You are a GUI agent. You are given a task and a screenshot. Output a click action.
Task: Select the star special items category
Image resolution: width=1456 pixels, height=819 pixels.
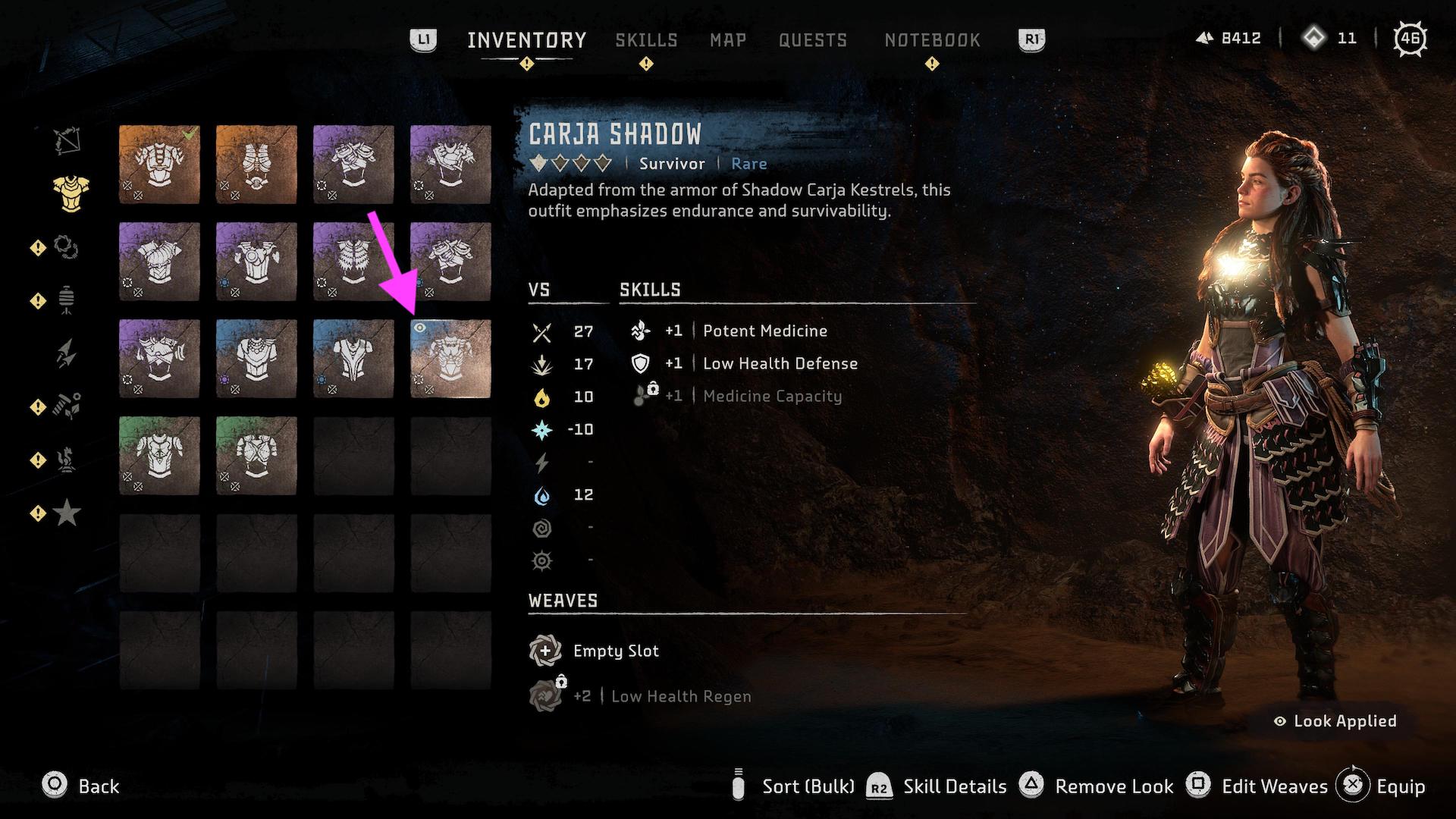(x=67, y=512)
